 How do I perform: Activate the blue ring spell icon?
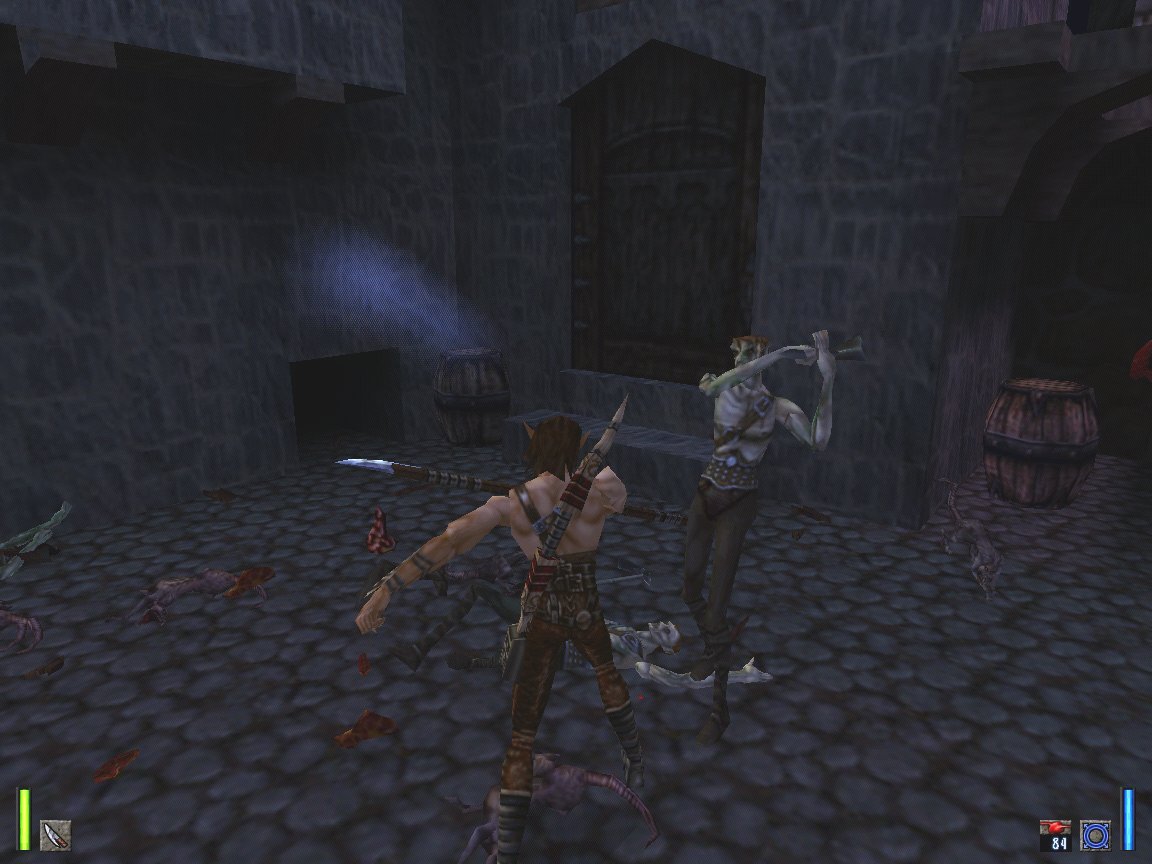pos(1095,835)
